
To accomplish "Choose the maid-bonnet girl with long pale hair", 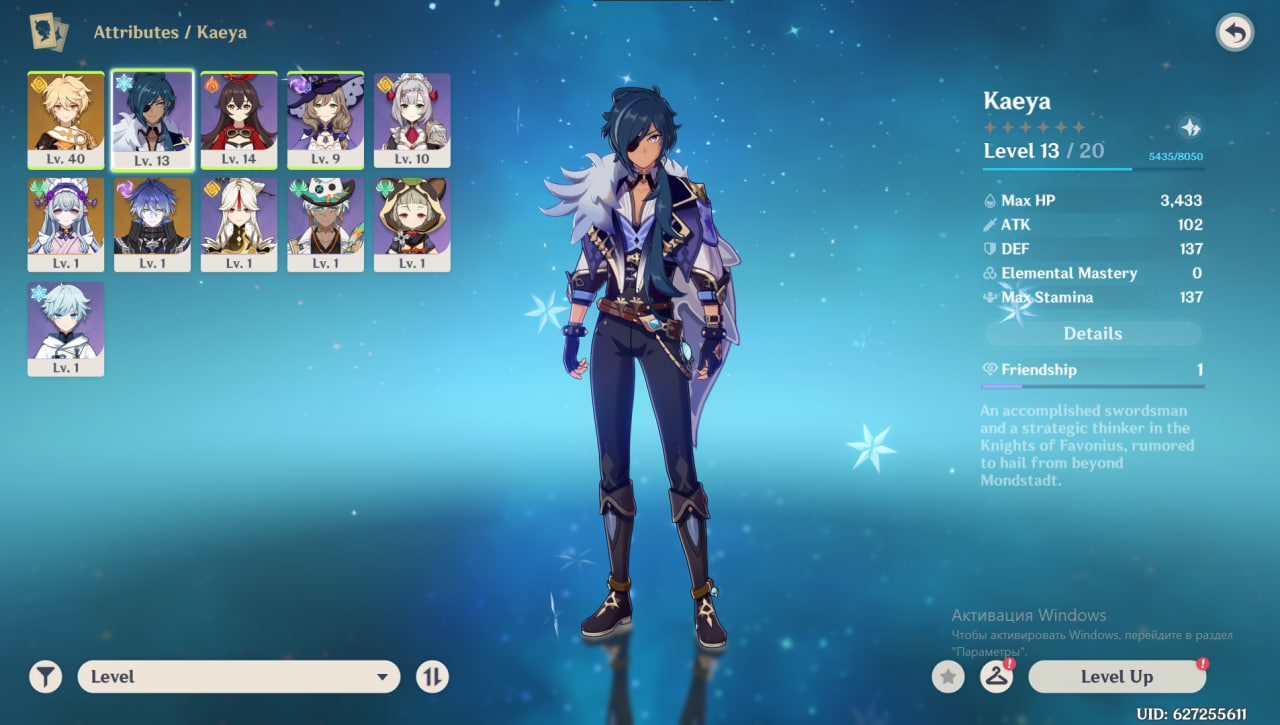I will (65, 224).
